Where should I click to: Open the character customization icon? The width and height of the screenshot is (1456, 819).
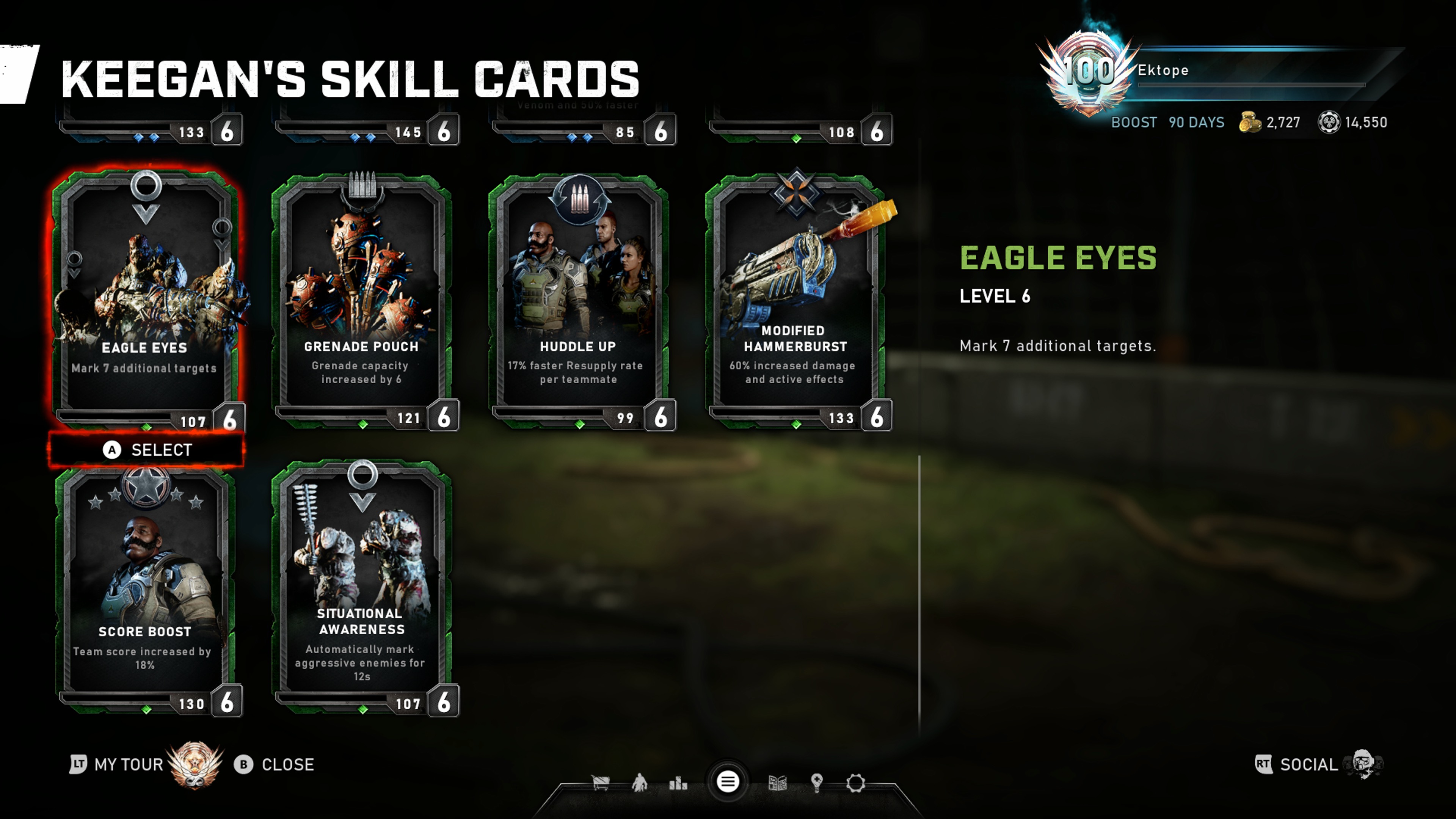click(x=640, y=783)
